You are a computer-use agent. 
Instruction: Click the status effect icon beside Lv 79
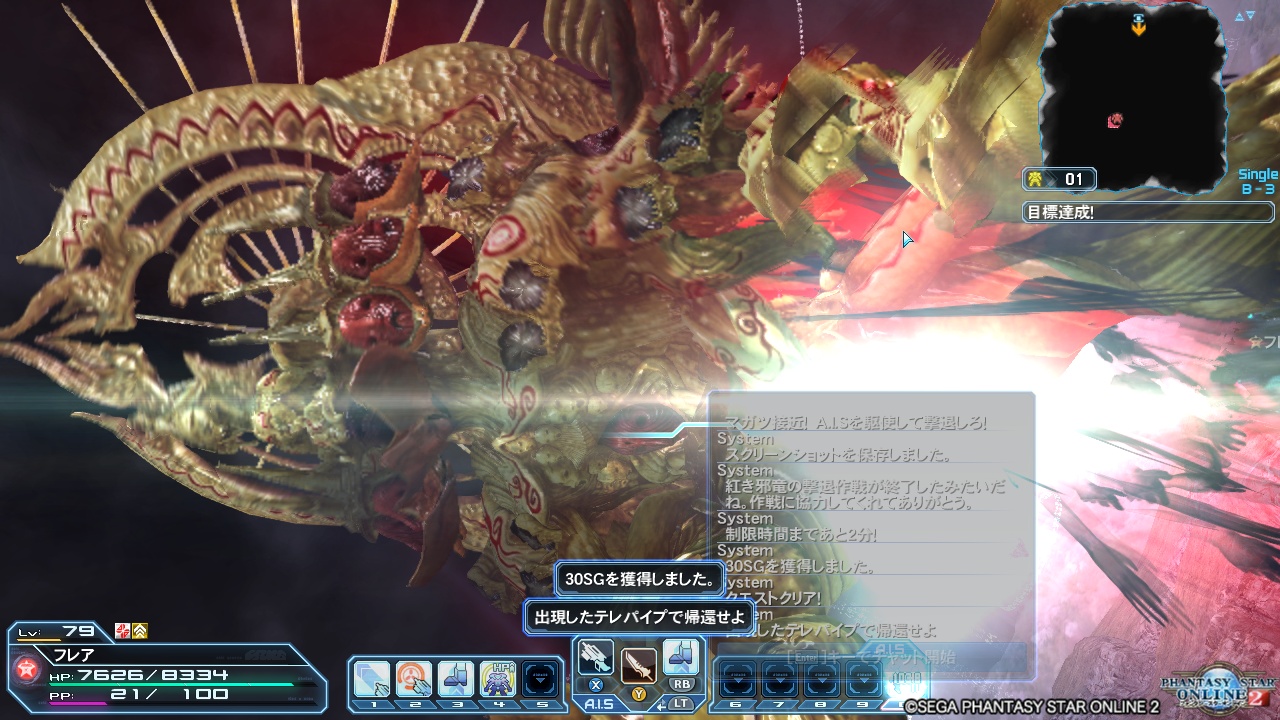click(x=122, y=631)
